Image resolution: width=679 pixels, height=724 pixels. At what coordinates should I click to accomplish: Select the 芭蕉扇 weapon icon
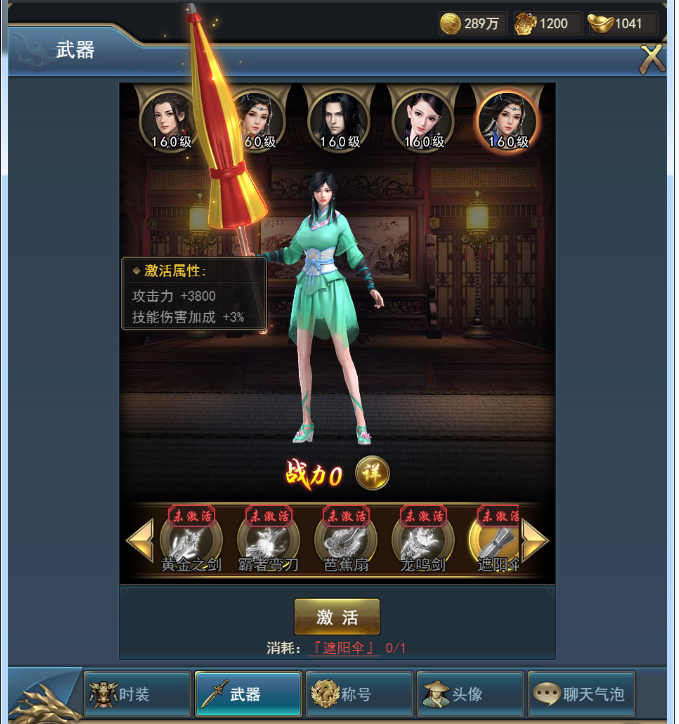[344, 542]
